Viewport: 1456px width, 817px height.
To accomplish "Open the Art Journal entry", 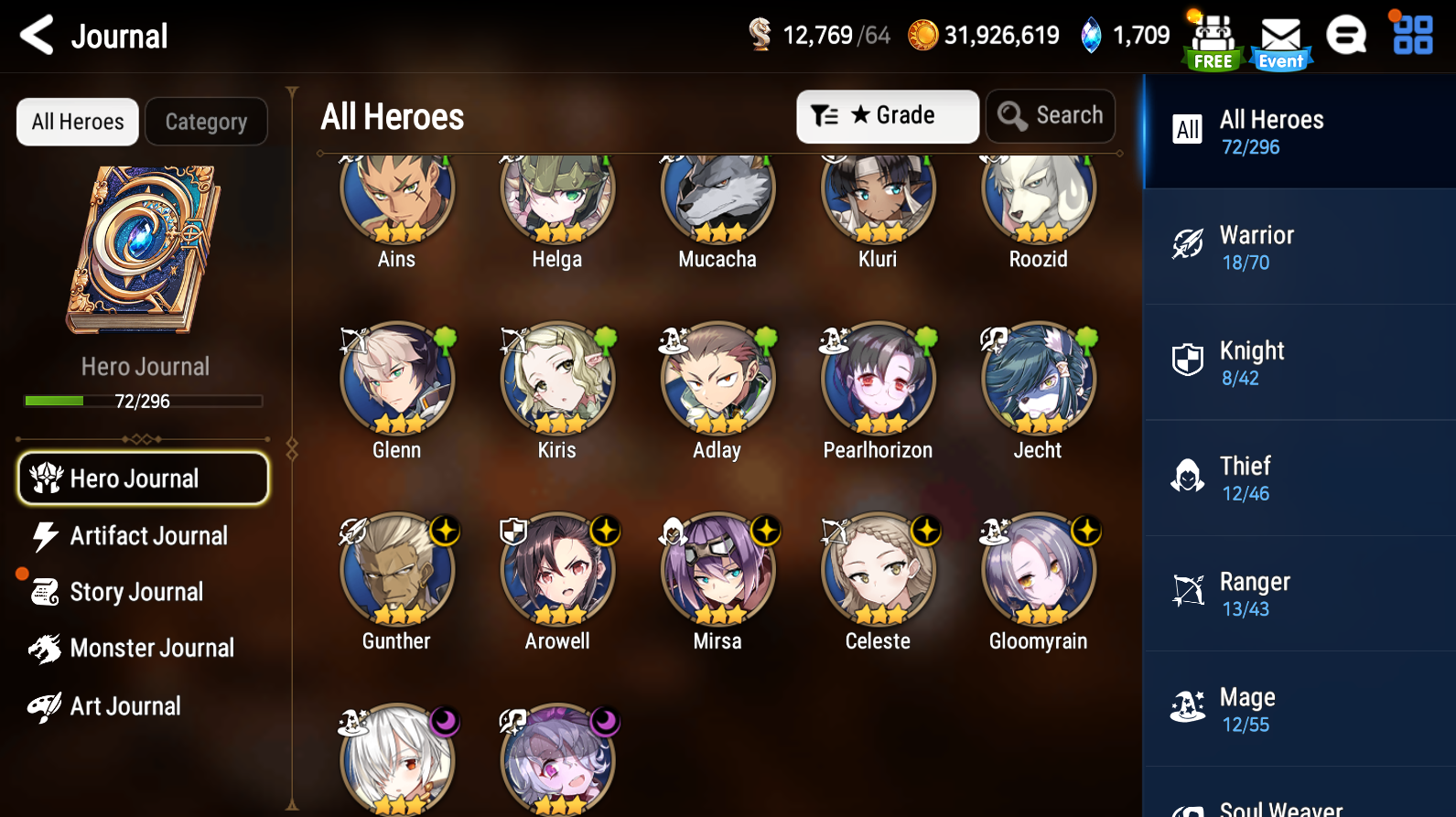I will point(125,705).
